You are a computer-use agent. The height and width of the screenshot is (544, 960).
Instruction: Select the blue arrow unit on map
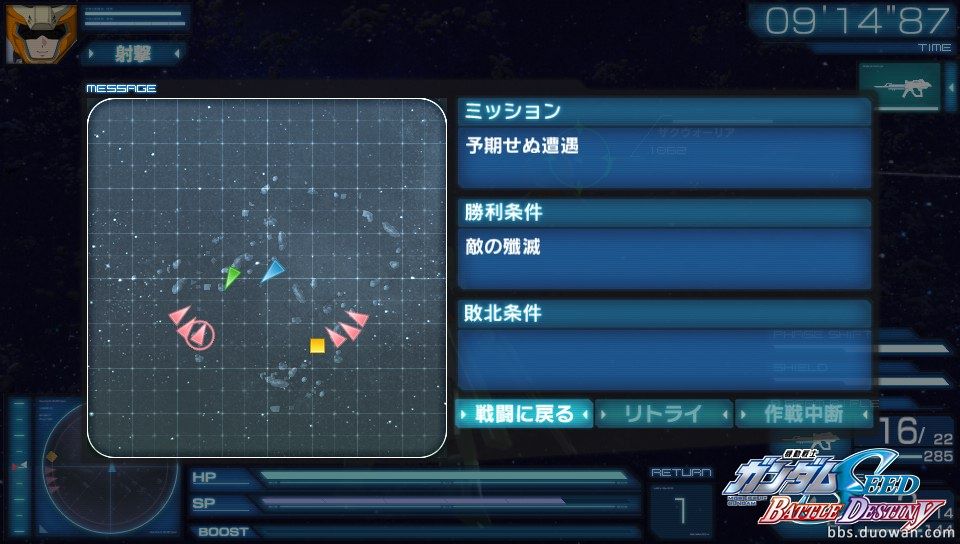(272, 270)
